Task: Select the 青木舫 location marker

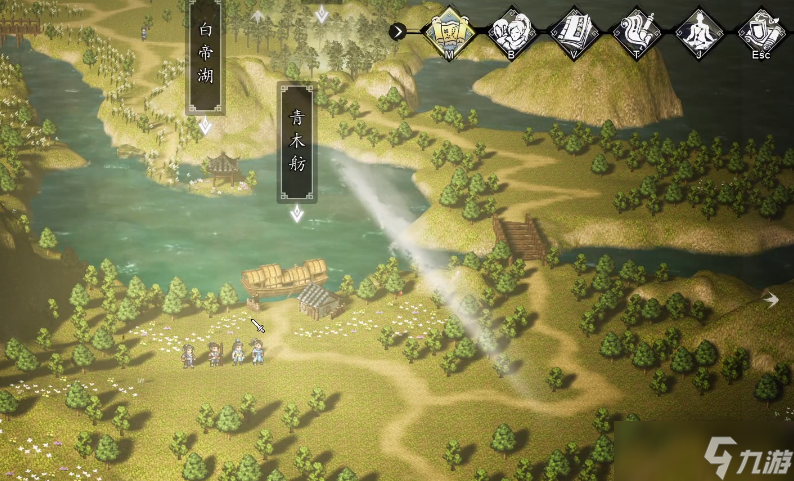Action: click(x=296, y=141)
